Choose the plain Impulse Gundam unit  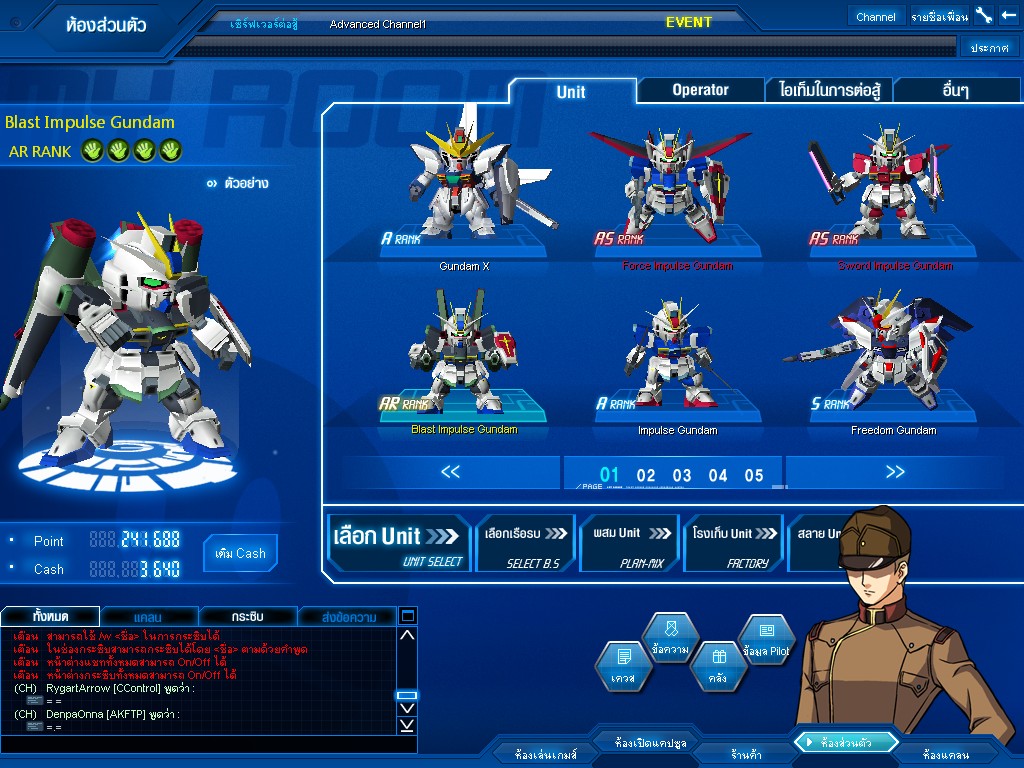[x=677, y=360]
